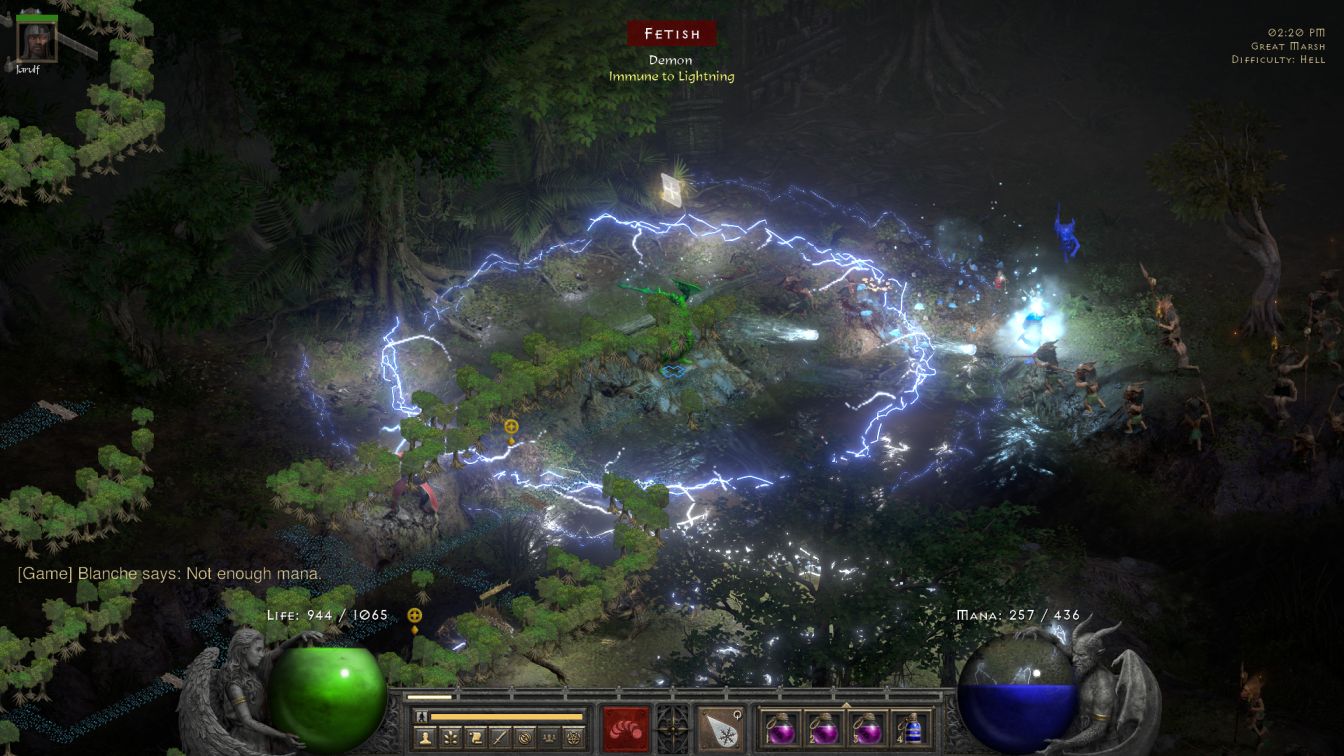Select the snowflake ice right-hand skill
The width and height of the screenshot is (1344, 756).
720,728
